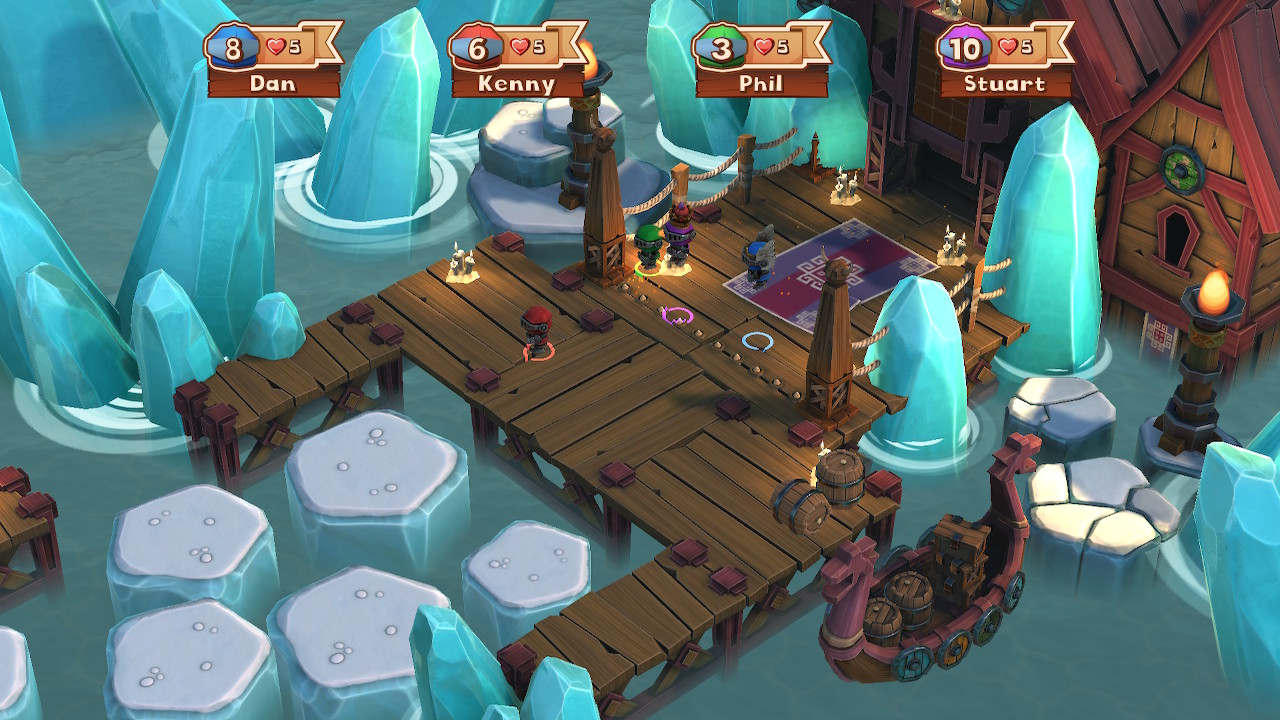1280x720 pixels.
Task: Click Dan's name banner
Action: click(272, 84)
